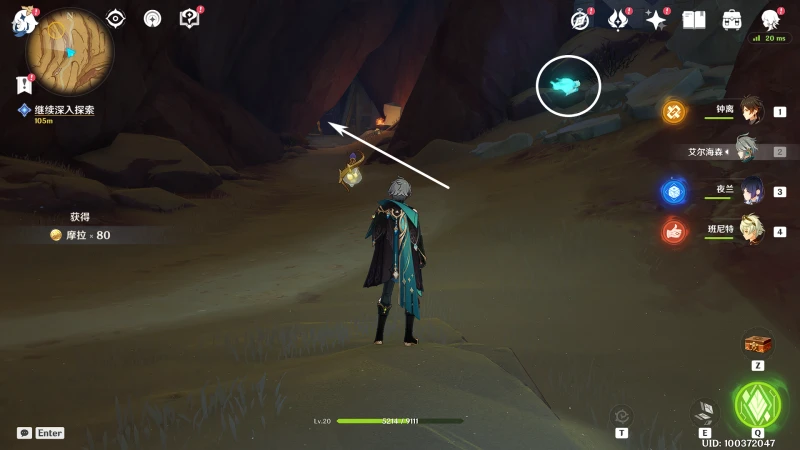Activate the green Elemental Burst

[757, 404]
